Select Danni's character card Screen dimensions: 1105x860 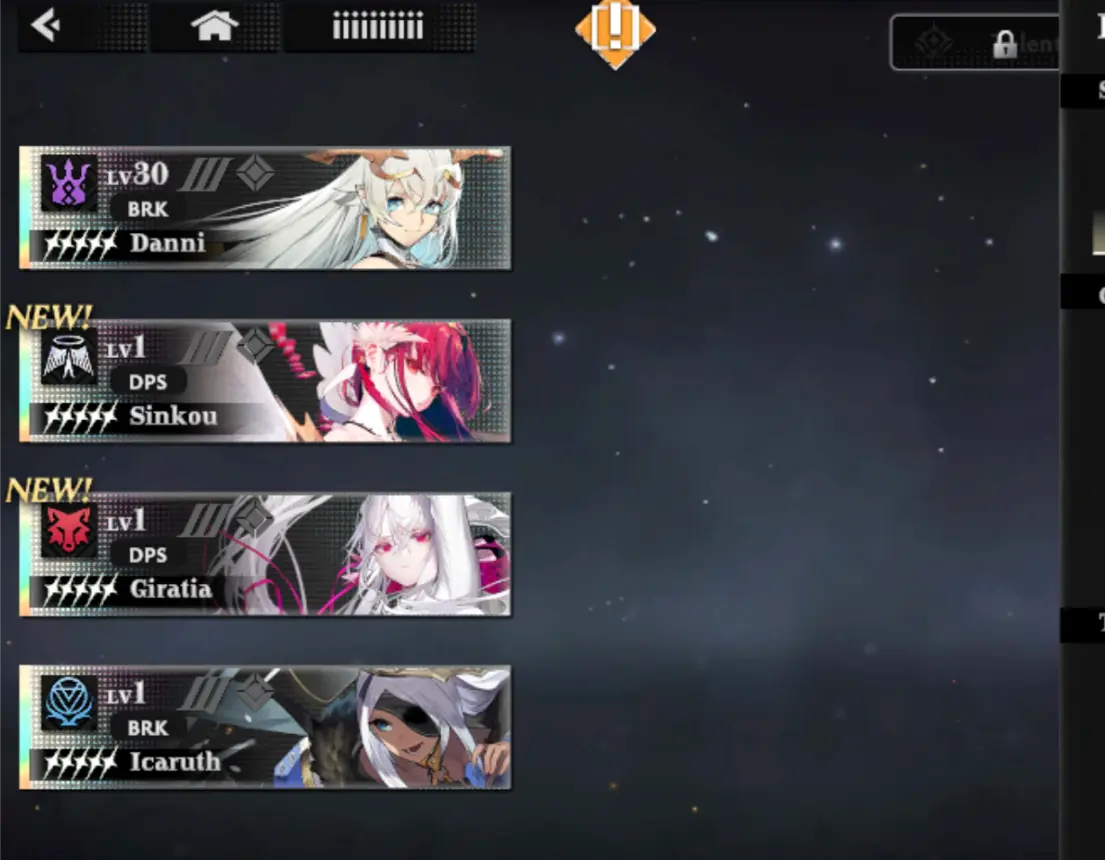pyautogui.click(x=266, y=209)
